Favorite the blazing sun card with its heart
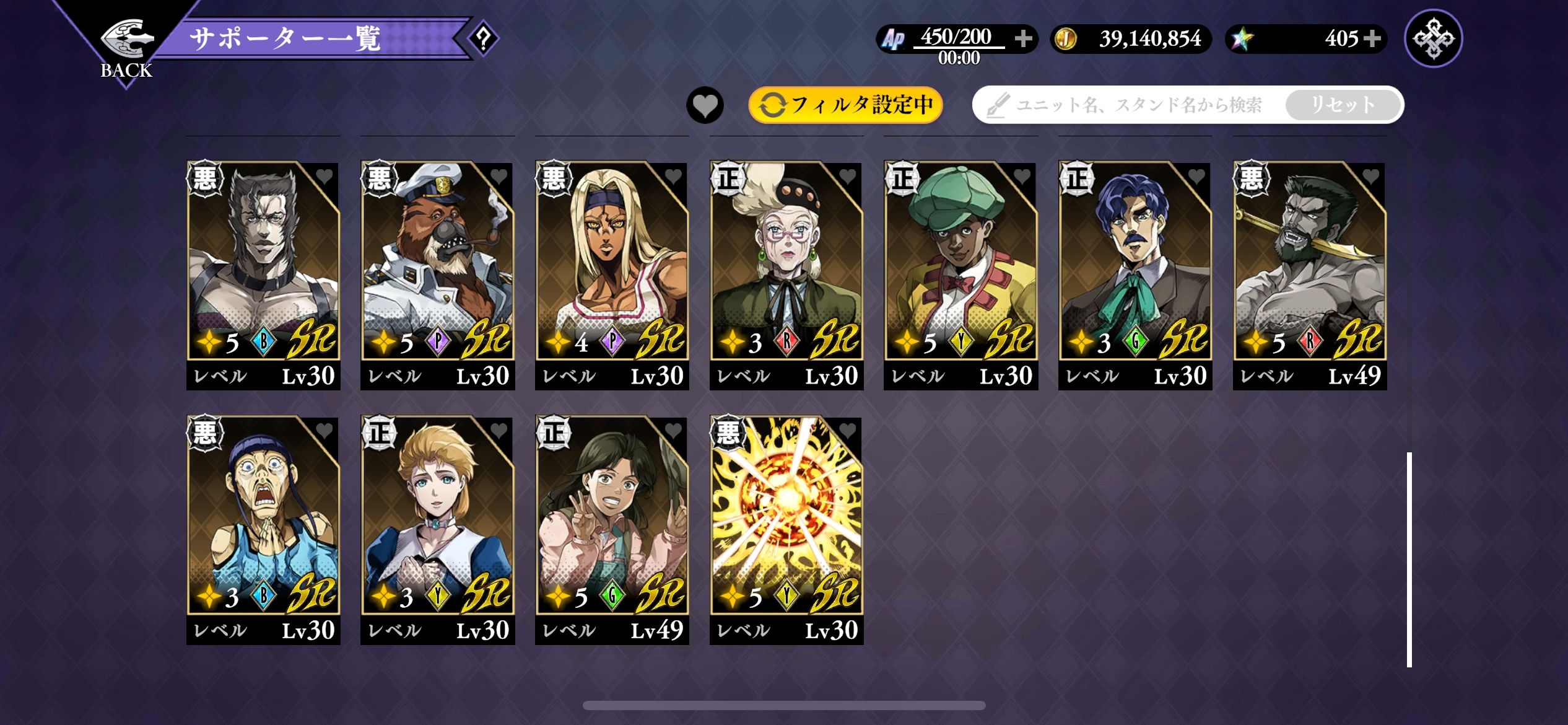1568x725 pixels. click(x=847, y=430)
